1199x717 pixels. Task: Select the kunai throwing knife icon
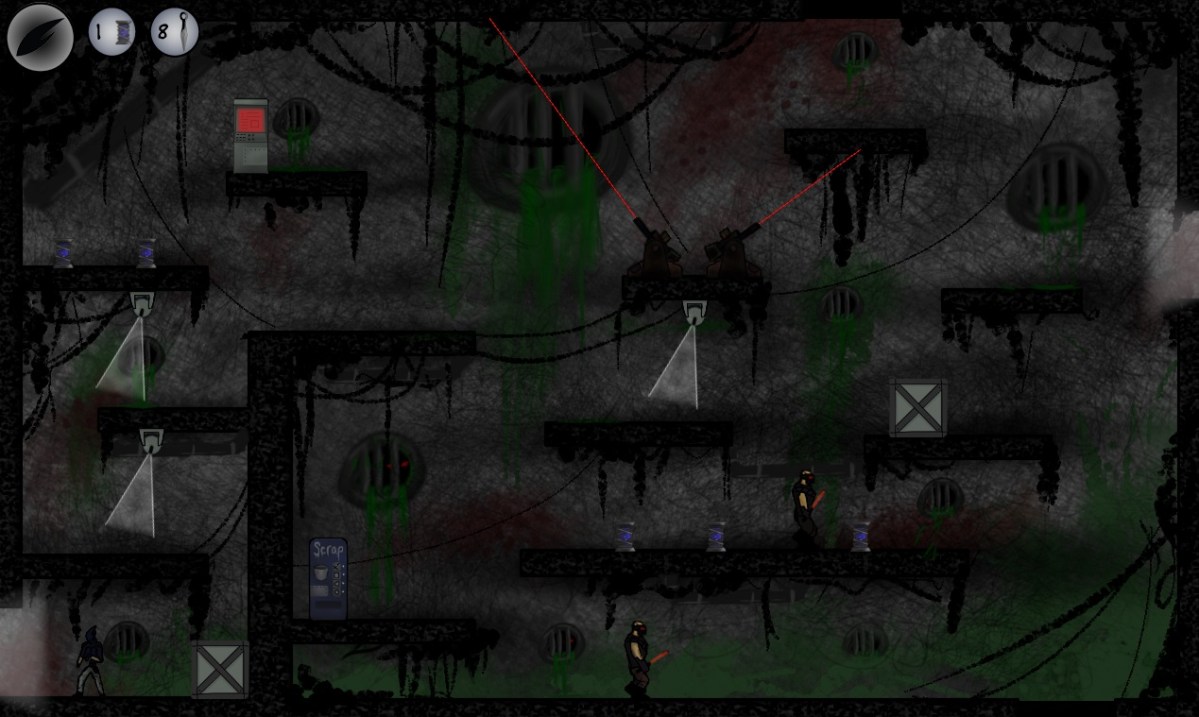point(174,32)
